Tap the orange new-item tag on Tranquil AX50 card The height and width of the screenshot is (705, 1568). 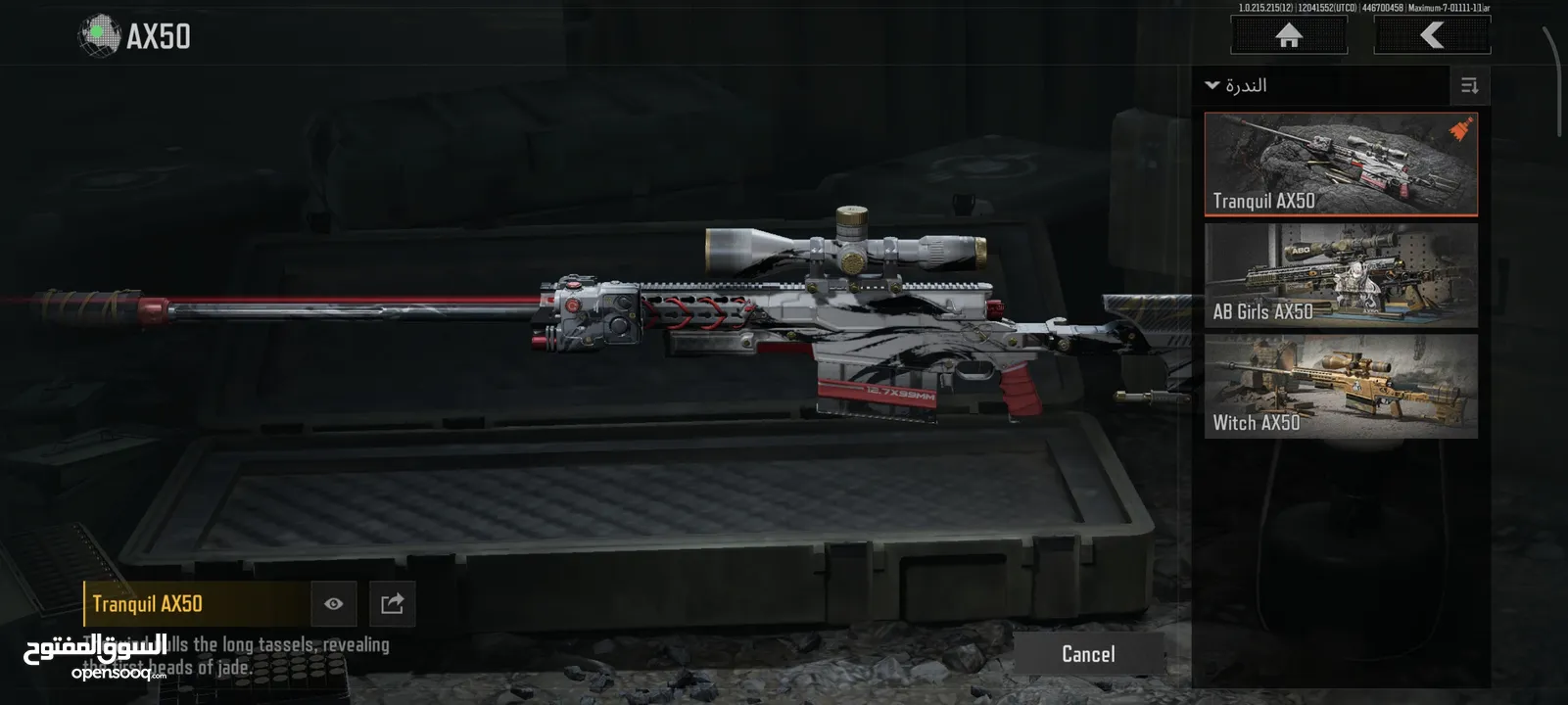pyautogui.click(x=1460, y=127)
